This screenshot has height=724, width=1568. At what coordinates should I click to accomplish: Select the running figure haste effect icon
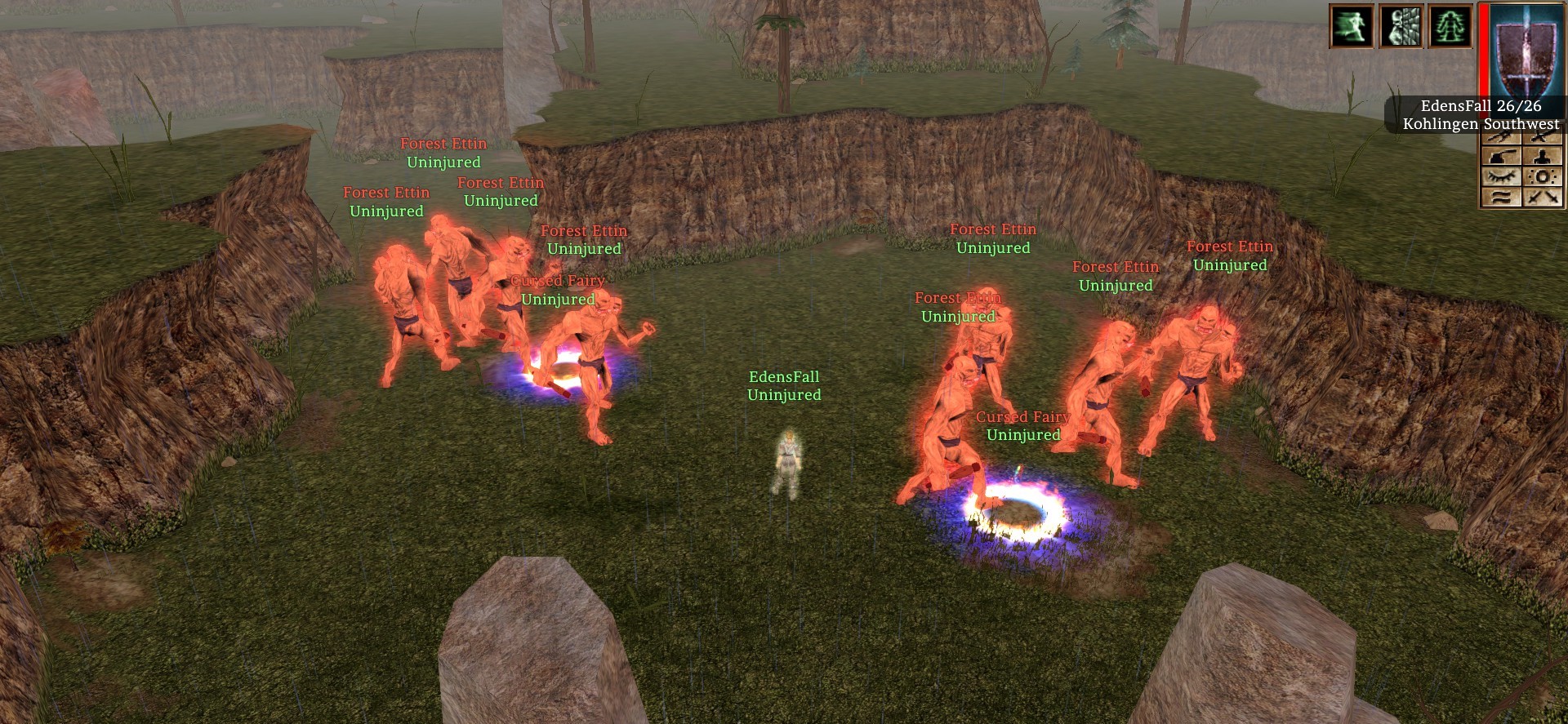pos(1352,26)
